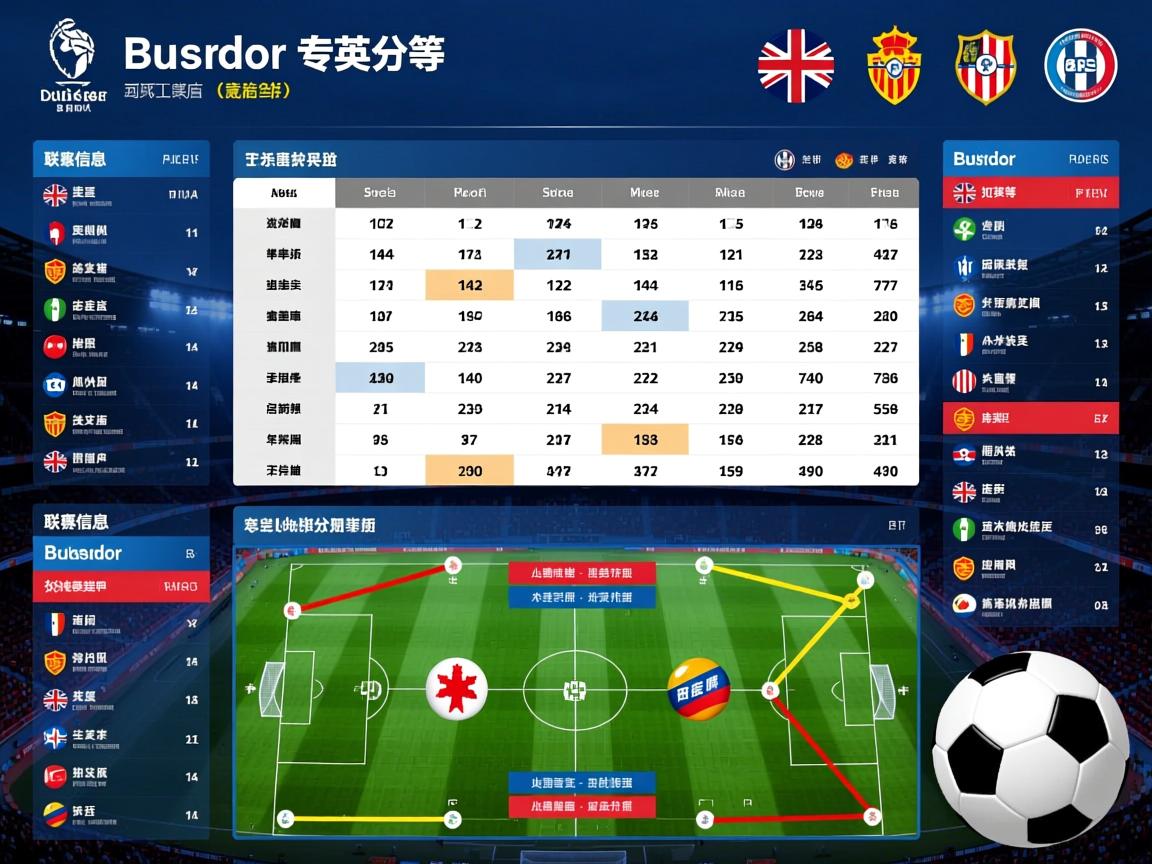Select the red maple leaf team badge
Image resolution: width=1152 pixels, height=864 pixels.
pyautogui.click(x=457, y=690)
